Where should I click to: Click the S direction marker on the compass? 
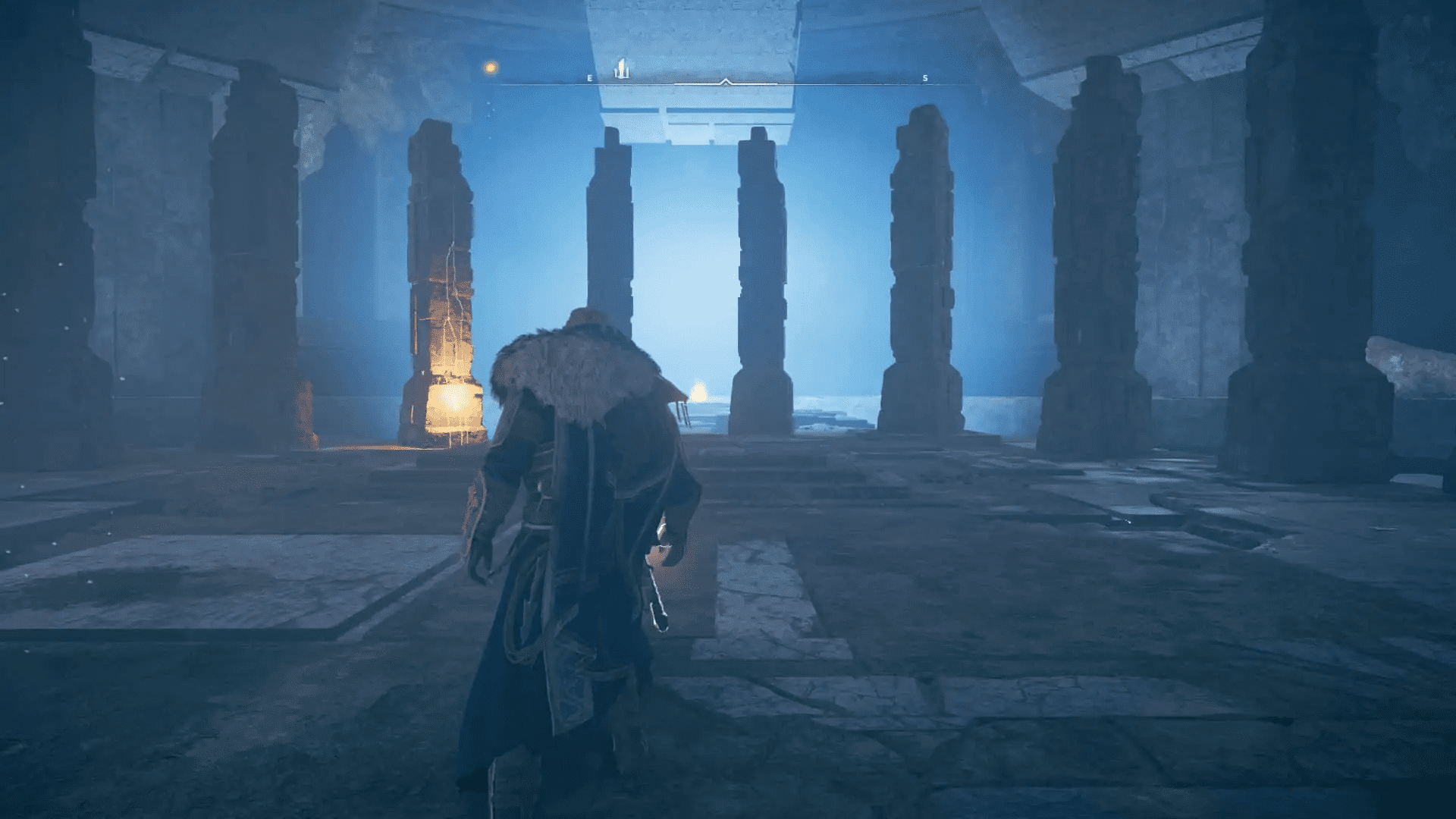click(x=926, y=77)
